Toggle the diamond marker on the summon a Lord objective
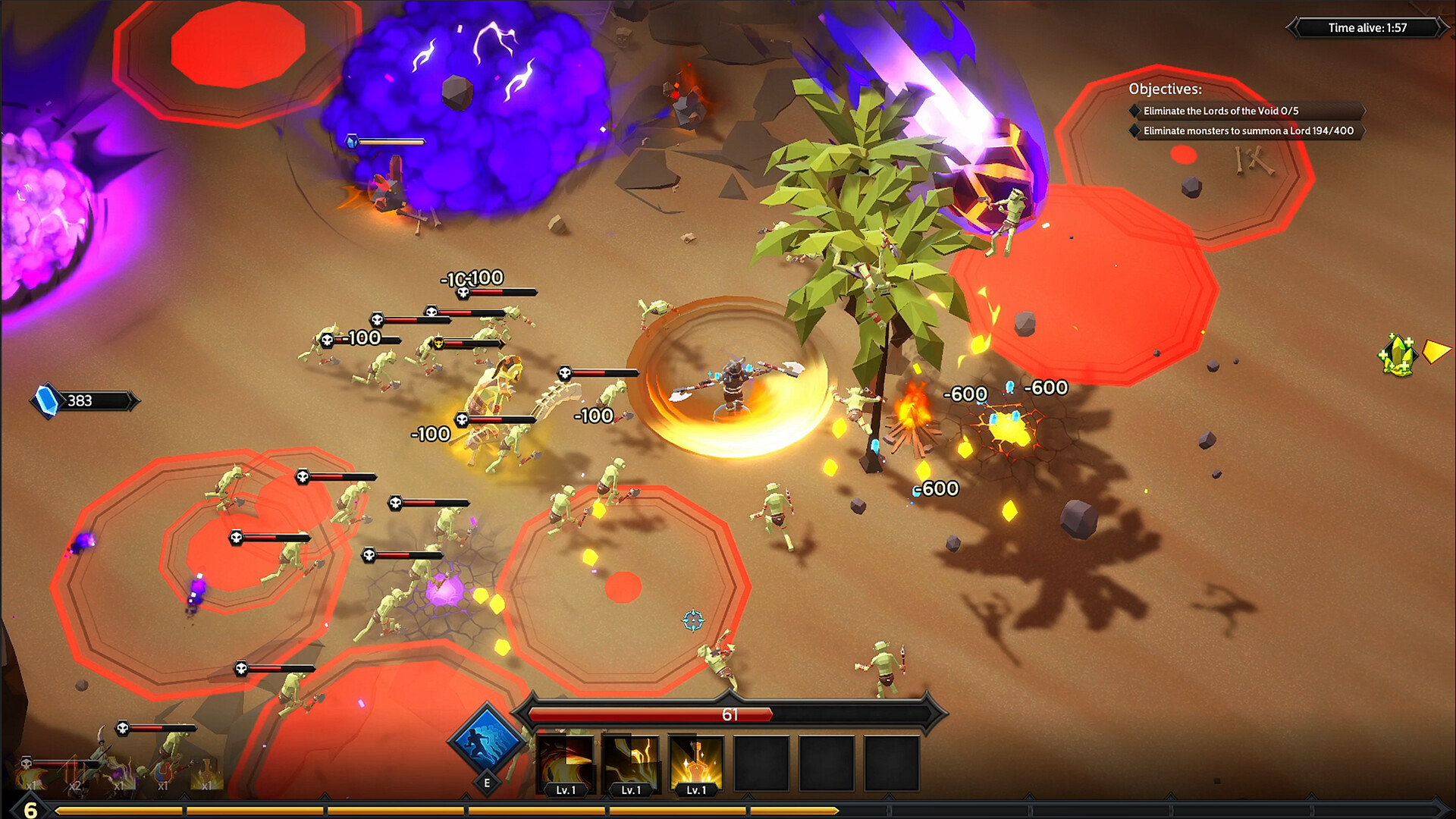The image size is (1456, 819). 1133,130
